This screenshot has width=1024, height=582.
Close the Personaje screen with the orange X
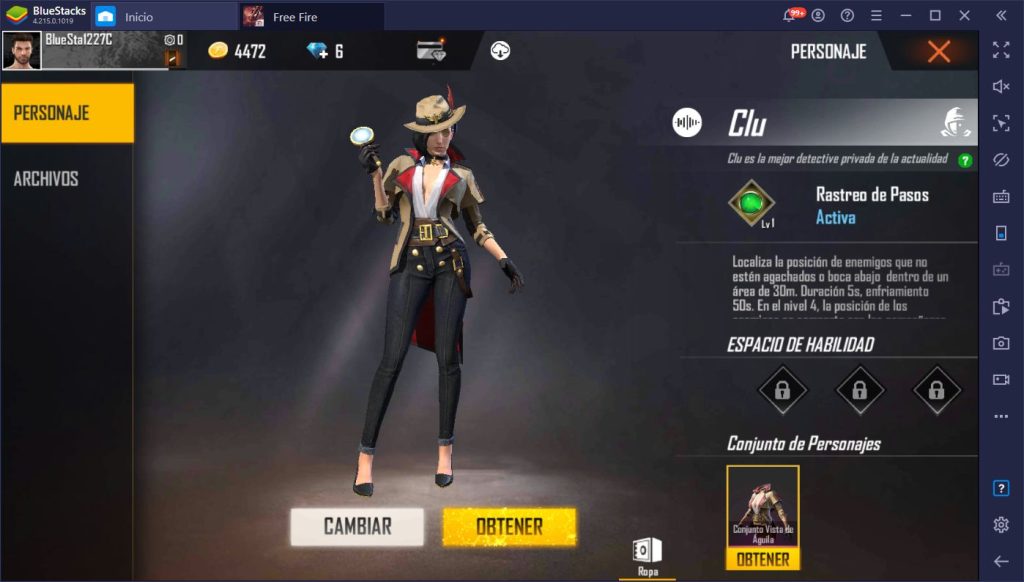[938, 52]
